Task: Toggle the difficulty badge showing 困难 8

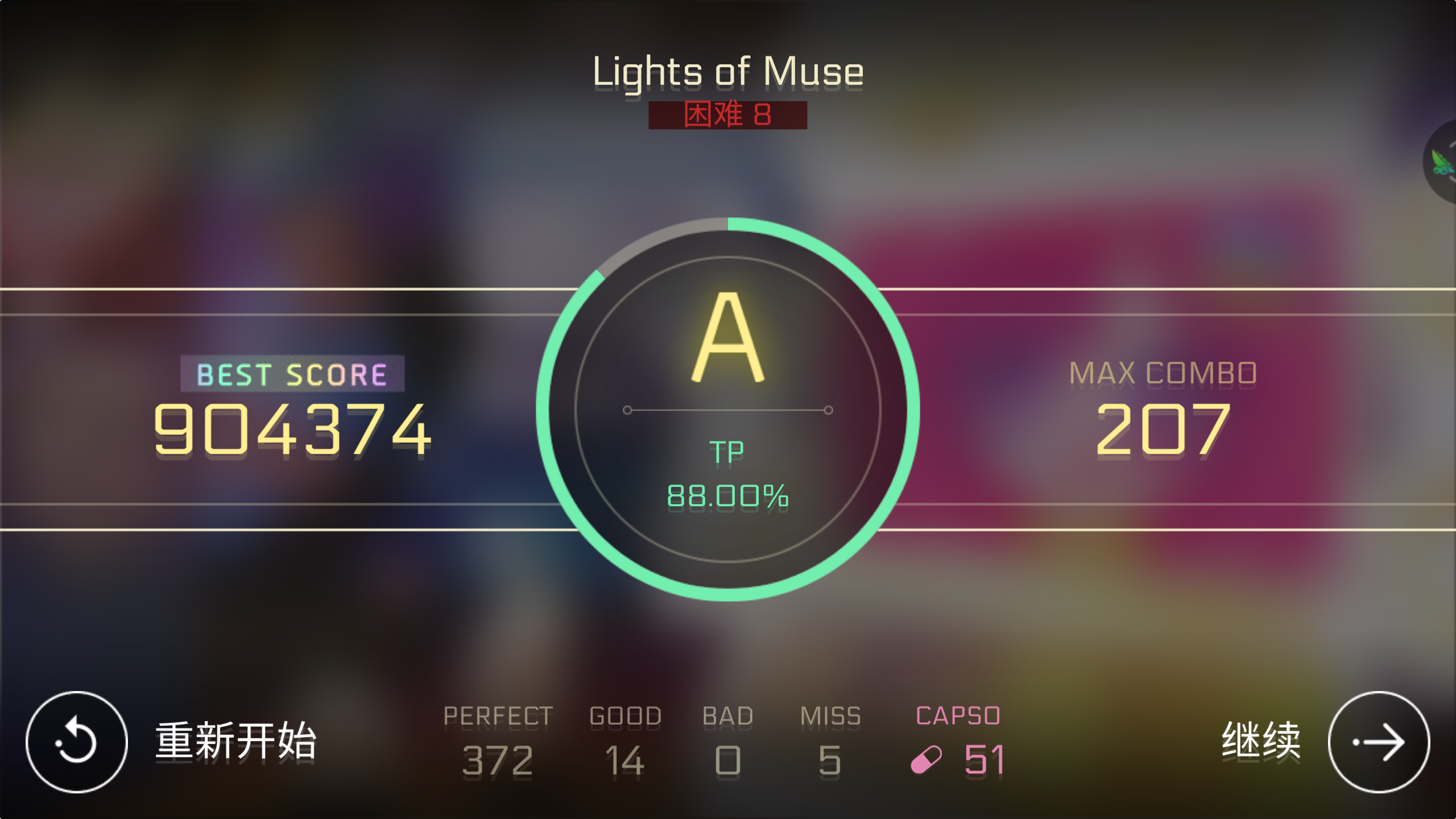Action: tap(728, 115)
